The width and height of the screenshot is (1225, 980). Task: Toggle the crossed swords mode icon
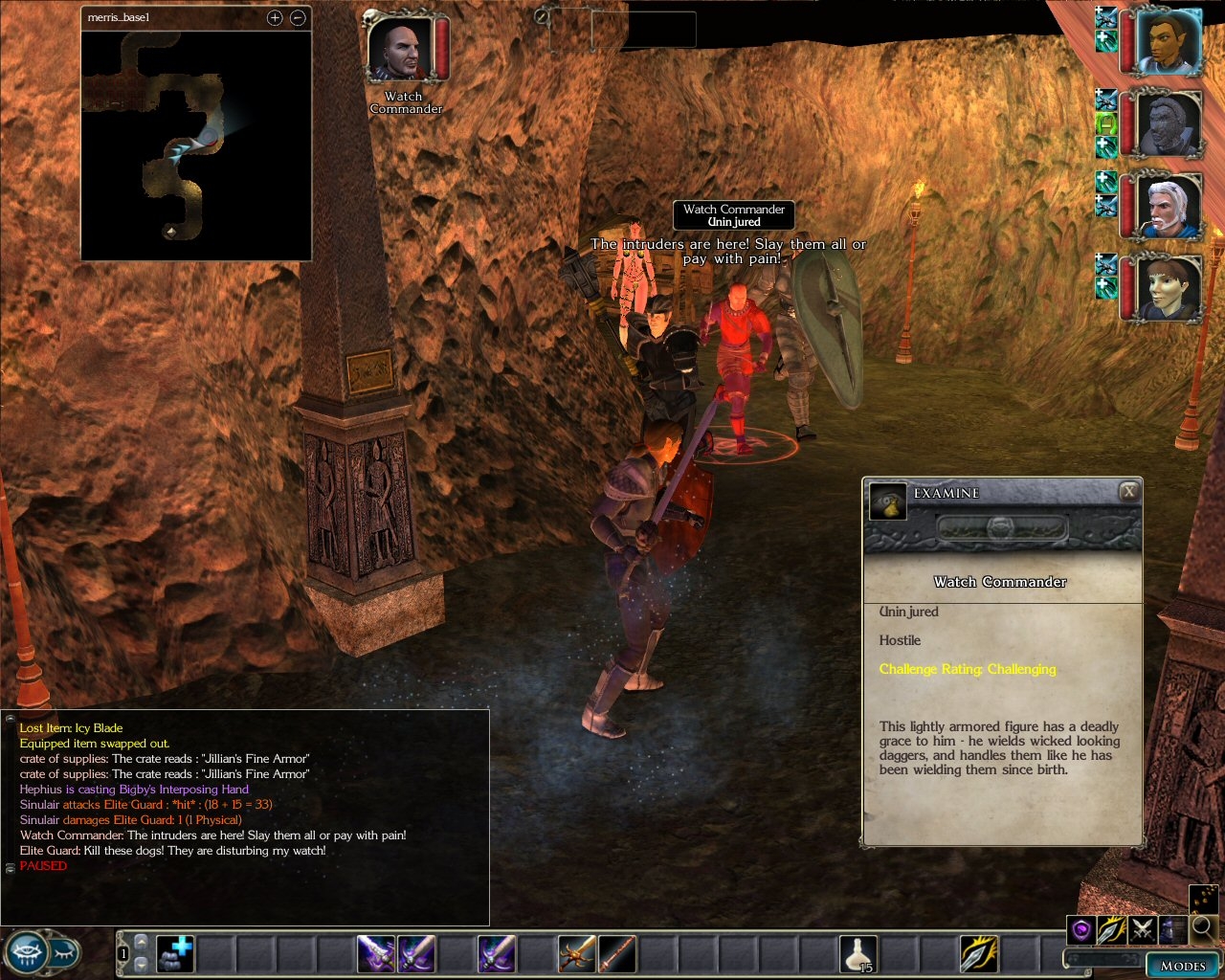pyautogui.click(x=1143, y=929)
